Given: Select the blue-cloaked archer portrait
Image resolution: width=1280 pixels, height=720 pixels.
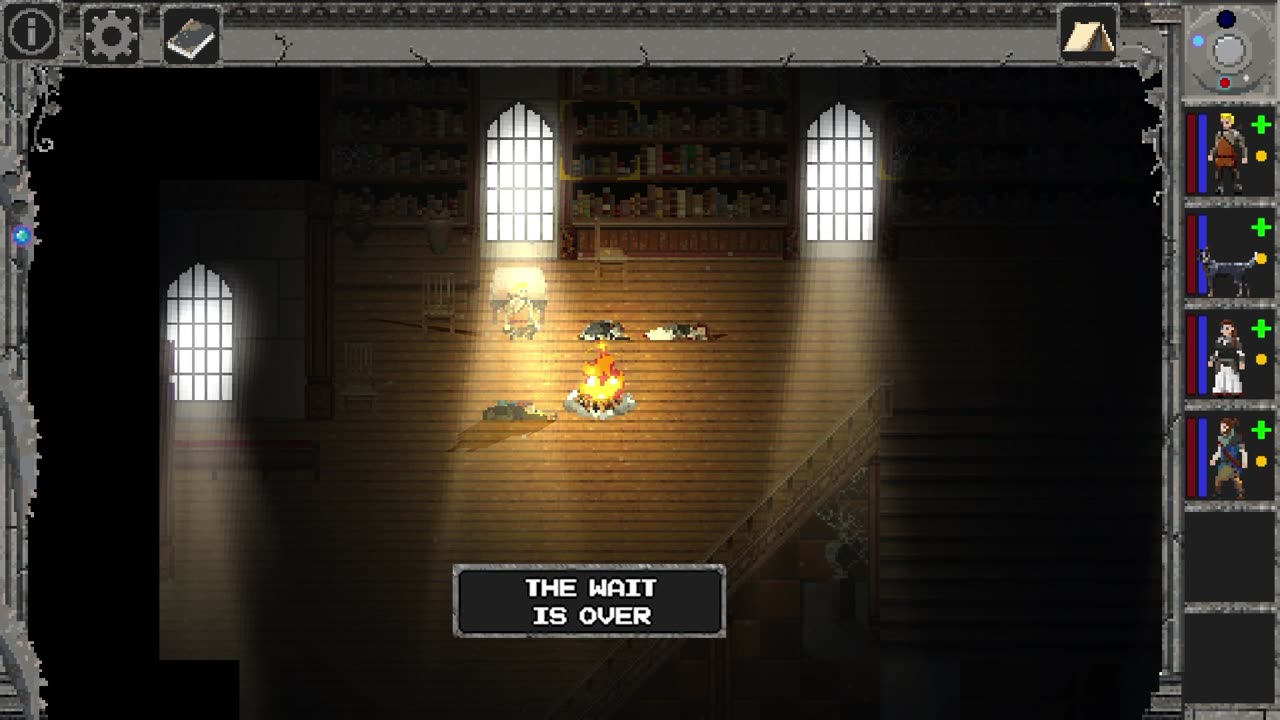Looking at the screenshot, I should tap(1229, 458).
